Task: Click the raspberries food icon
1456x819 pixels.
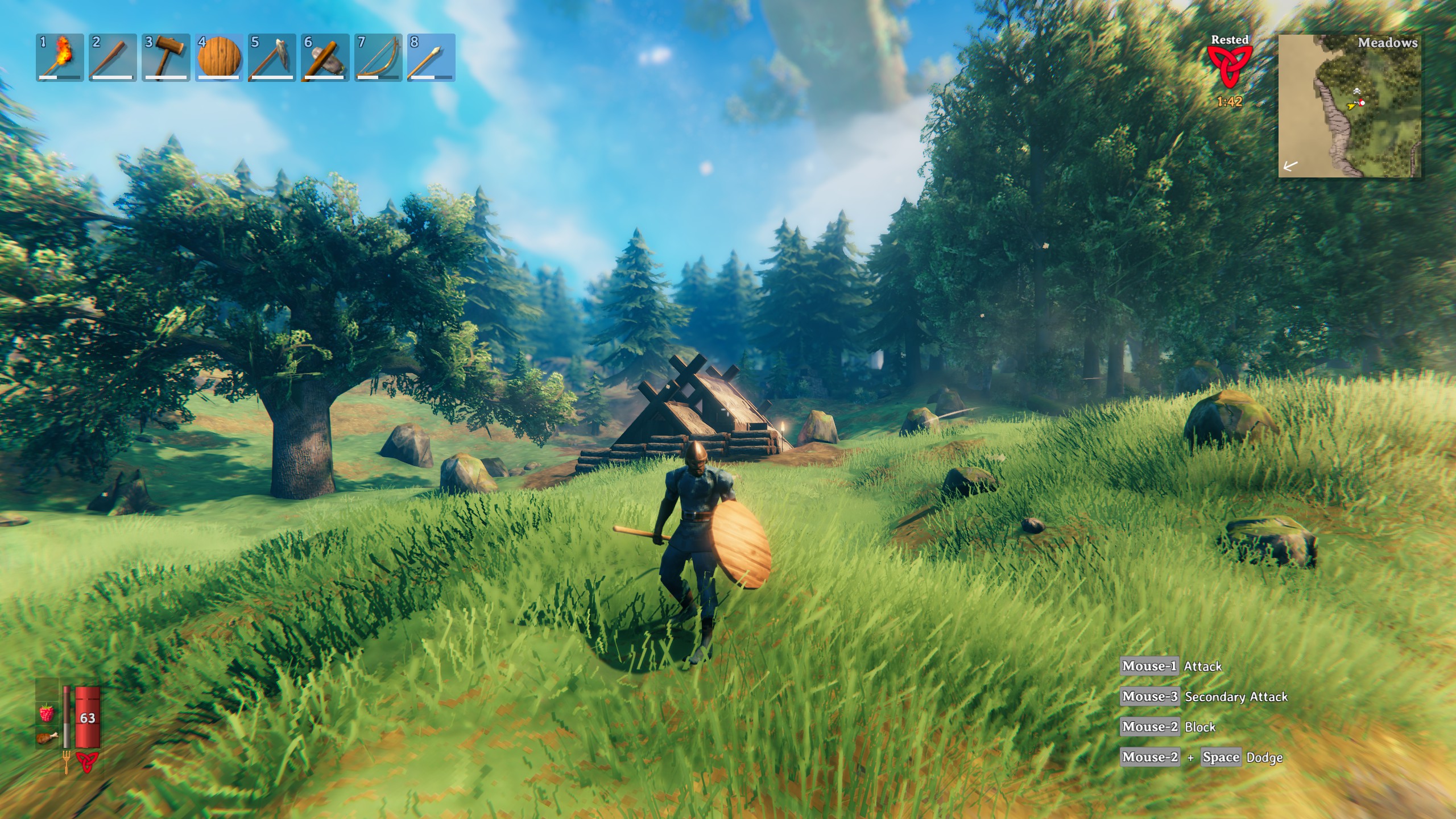Action: pyautogui.click(x=47, y=713)
